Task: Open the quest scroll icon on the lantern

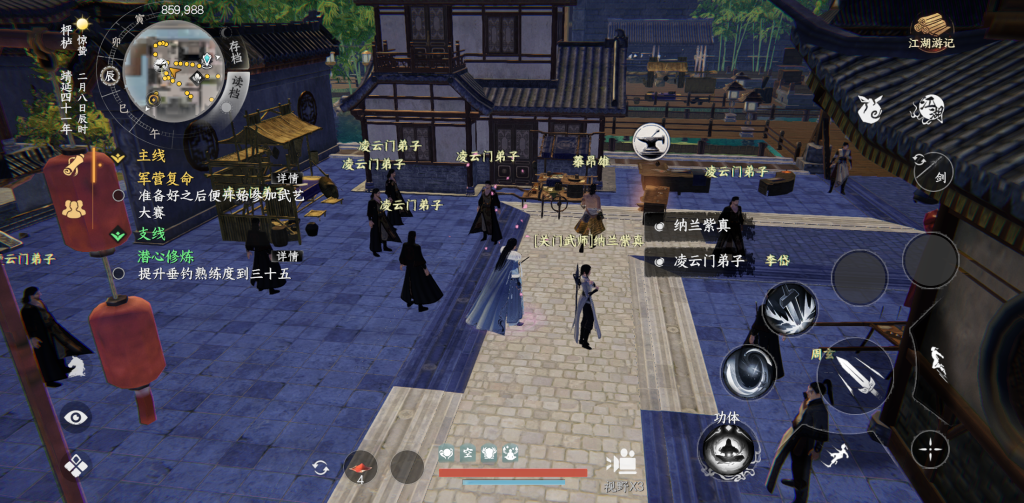Action: (x=73, y=167)
